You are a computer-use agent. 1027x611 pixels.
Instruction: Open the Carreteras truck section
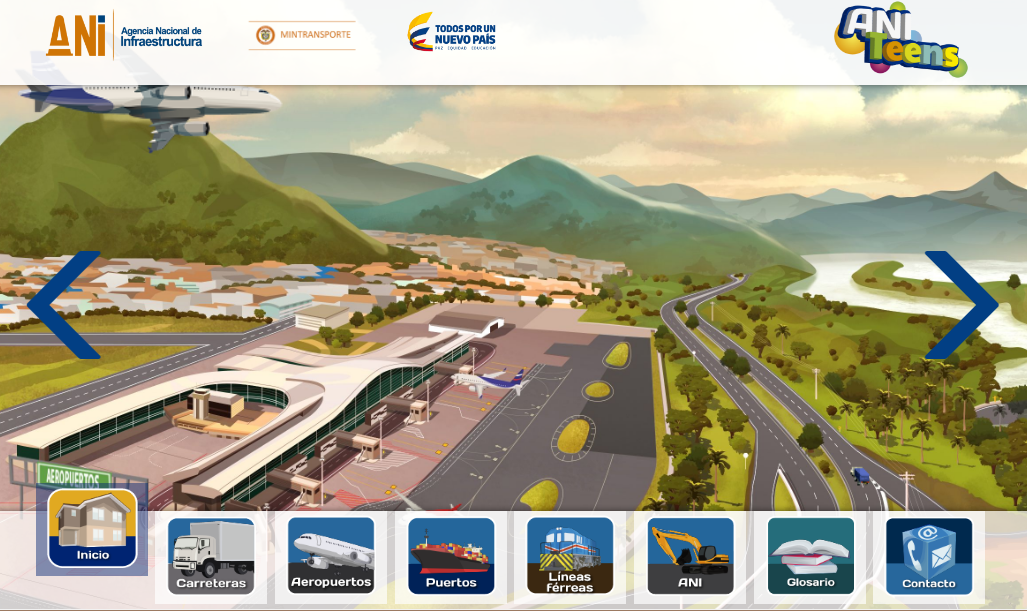point(211,556)
